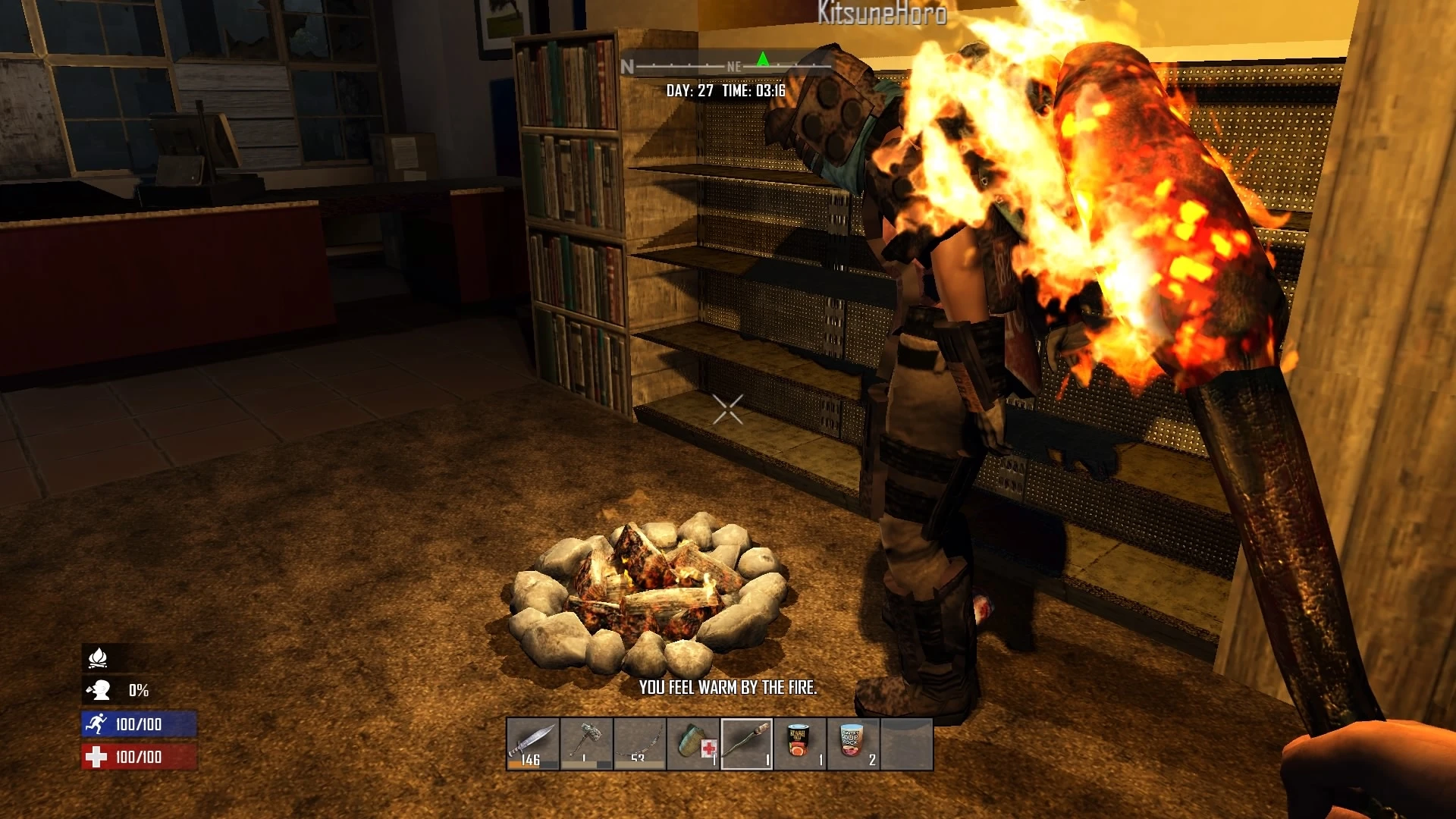Pick the torch slot in the hotbar
The image size is (1456, 819).
pyautogui.click(x=747, y=744)
